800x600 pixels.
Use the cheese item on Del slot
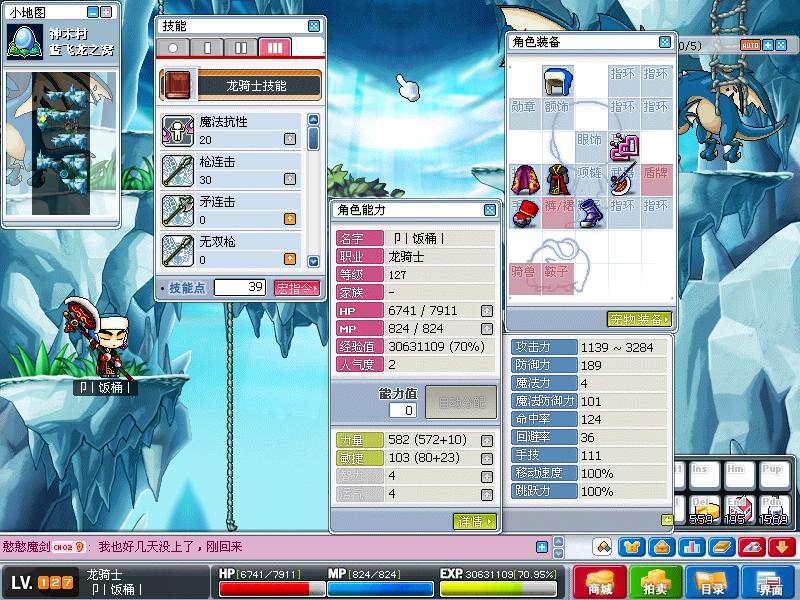[x=707, y=509]
